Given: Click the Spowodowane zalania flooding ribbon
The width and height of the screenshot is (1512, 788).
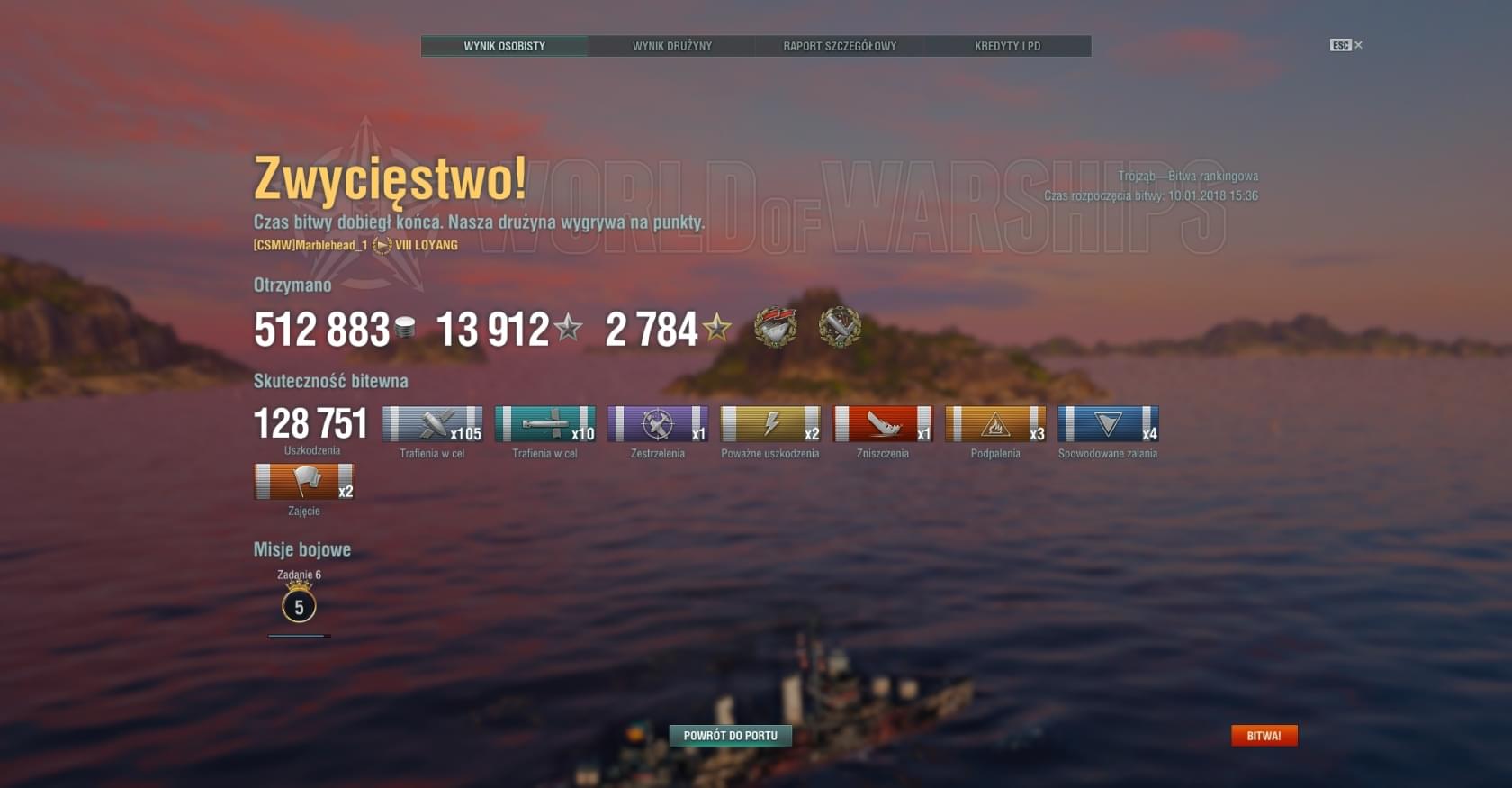Looking at the screenshot, I should point(1108,424).
